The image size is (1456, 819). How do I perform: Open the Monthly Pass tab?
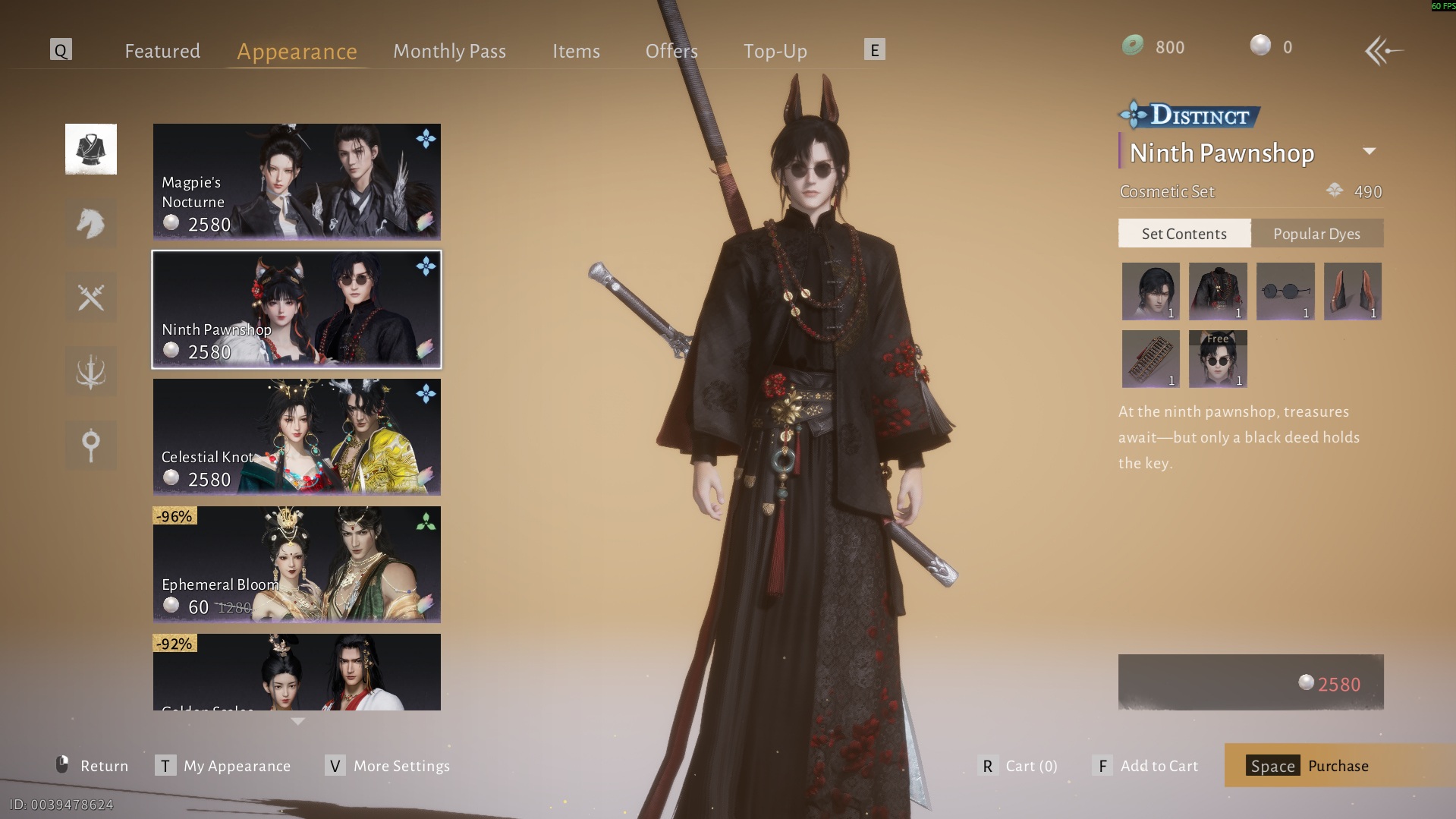click(x=449, y=51)
